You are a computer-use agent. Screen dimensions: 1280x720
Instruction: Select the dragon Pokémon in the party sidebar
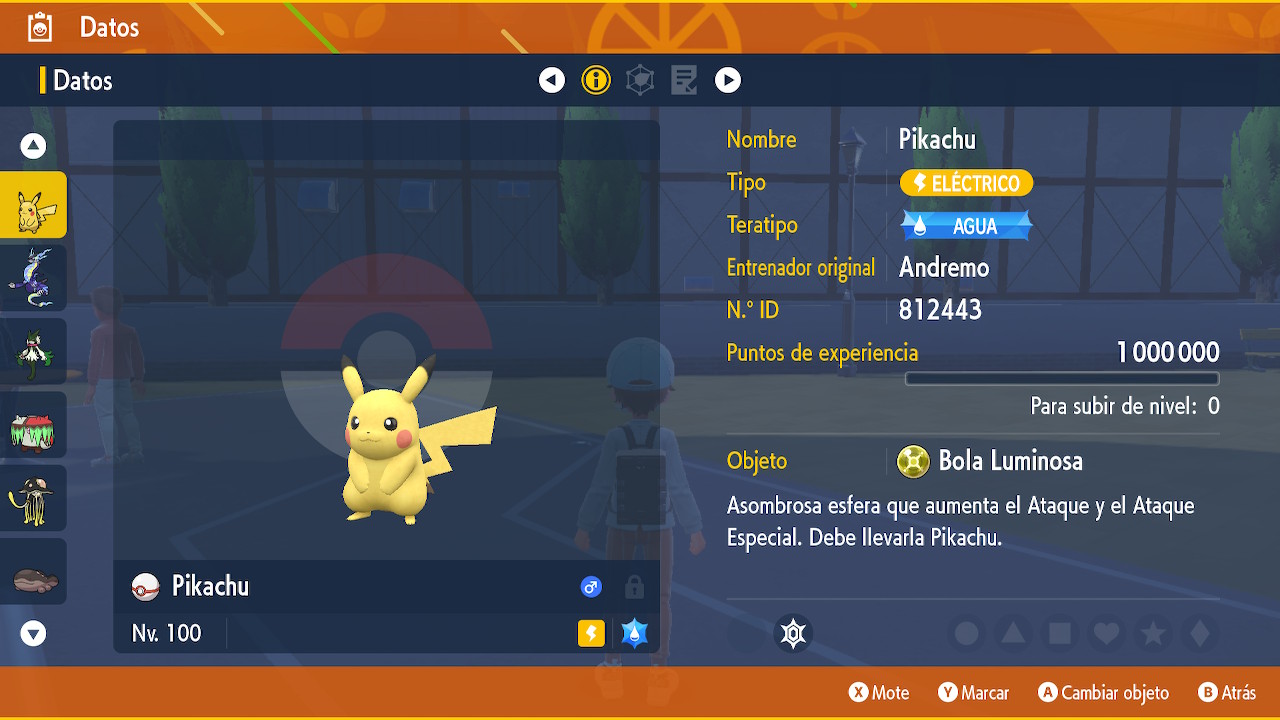coord(33,278)
